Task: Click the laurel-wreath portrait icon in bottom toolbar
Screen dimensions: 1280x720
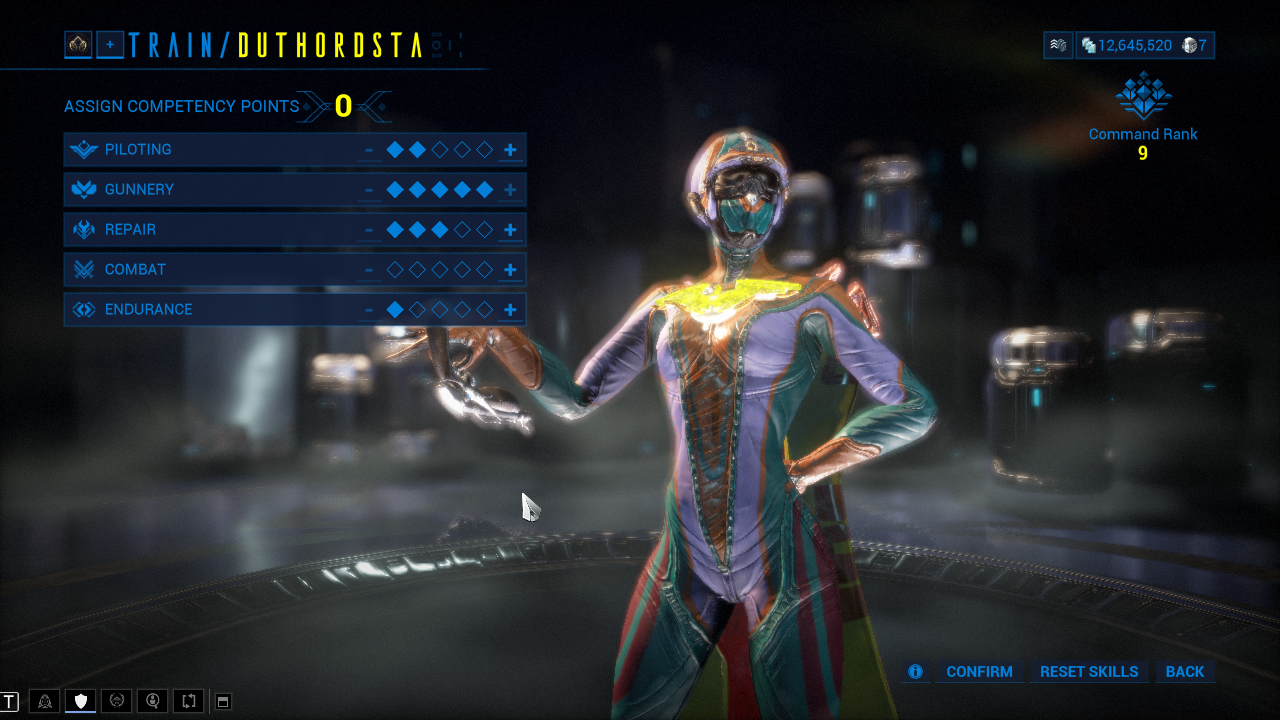Action: pos(117,701)
